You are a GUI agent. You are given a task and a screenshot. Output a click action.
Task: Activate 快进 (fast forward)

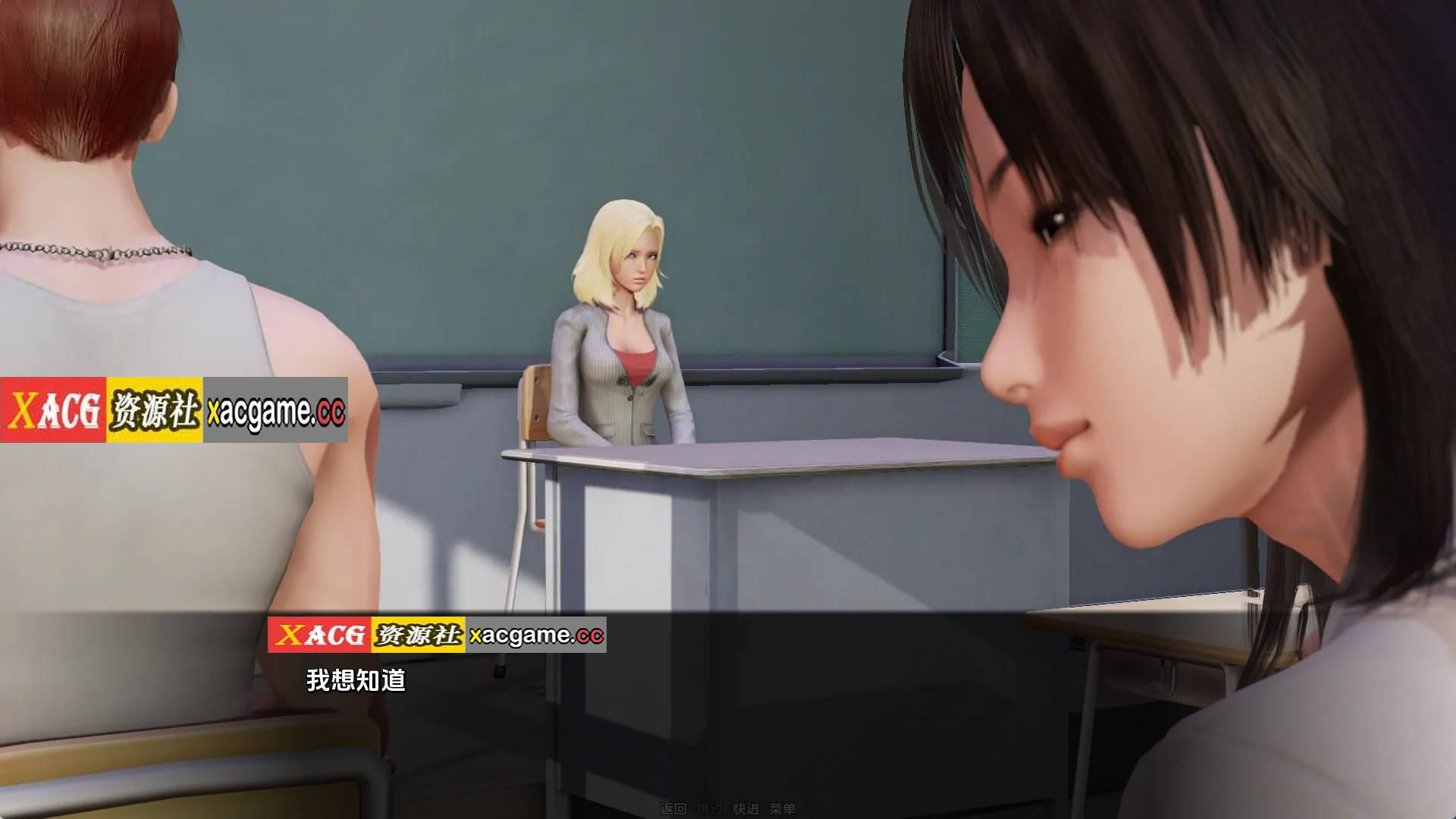[x=745, y=808]
